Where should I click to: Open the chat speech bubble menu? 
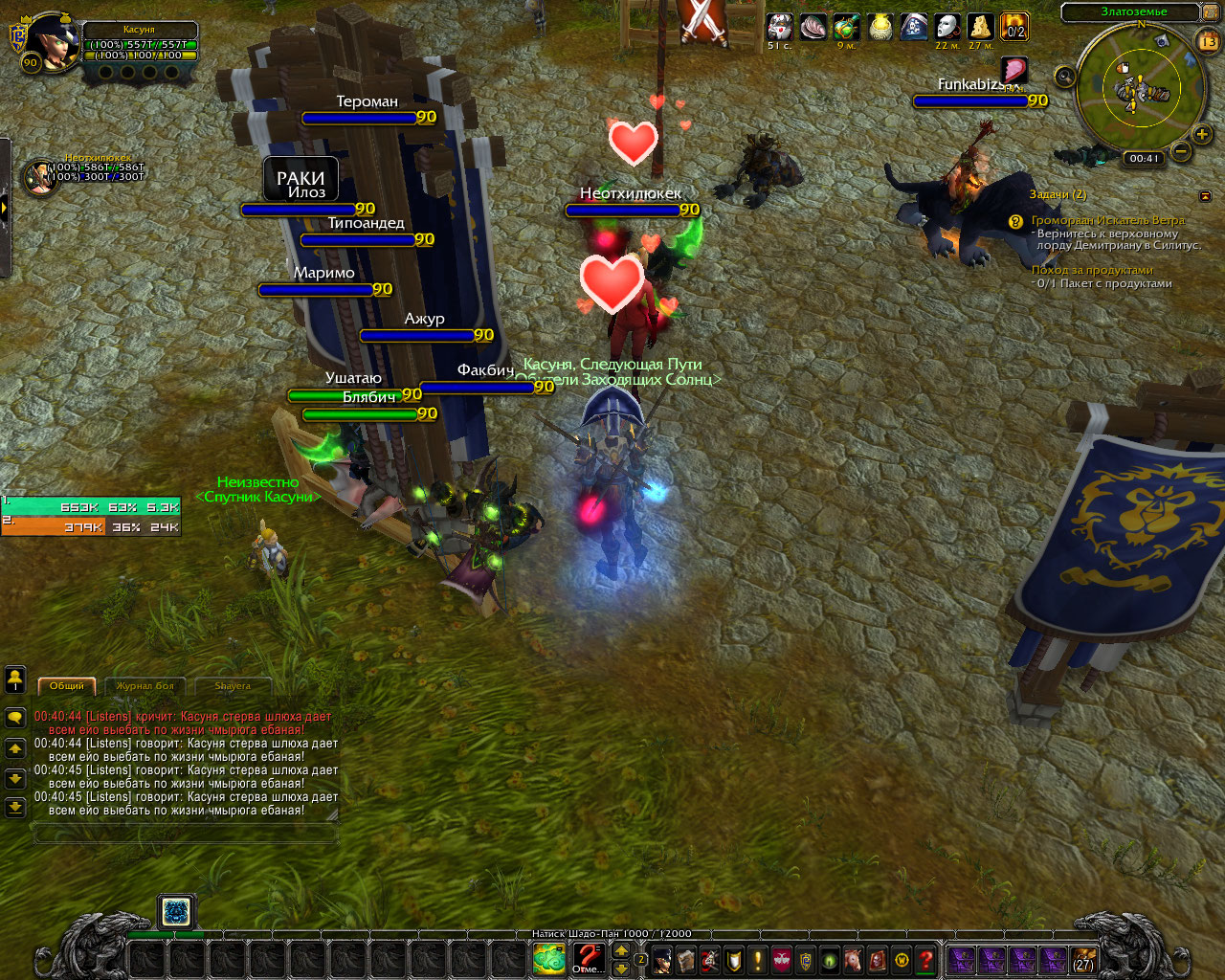[x=15, y=717]
